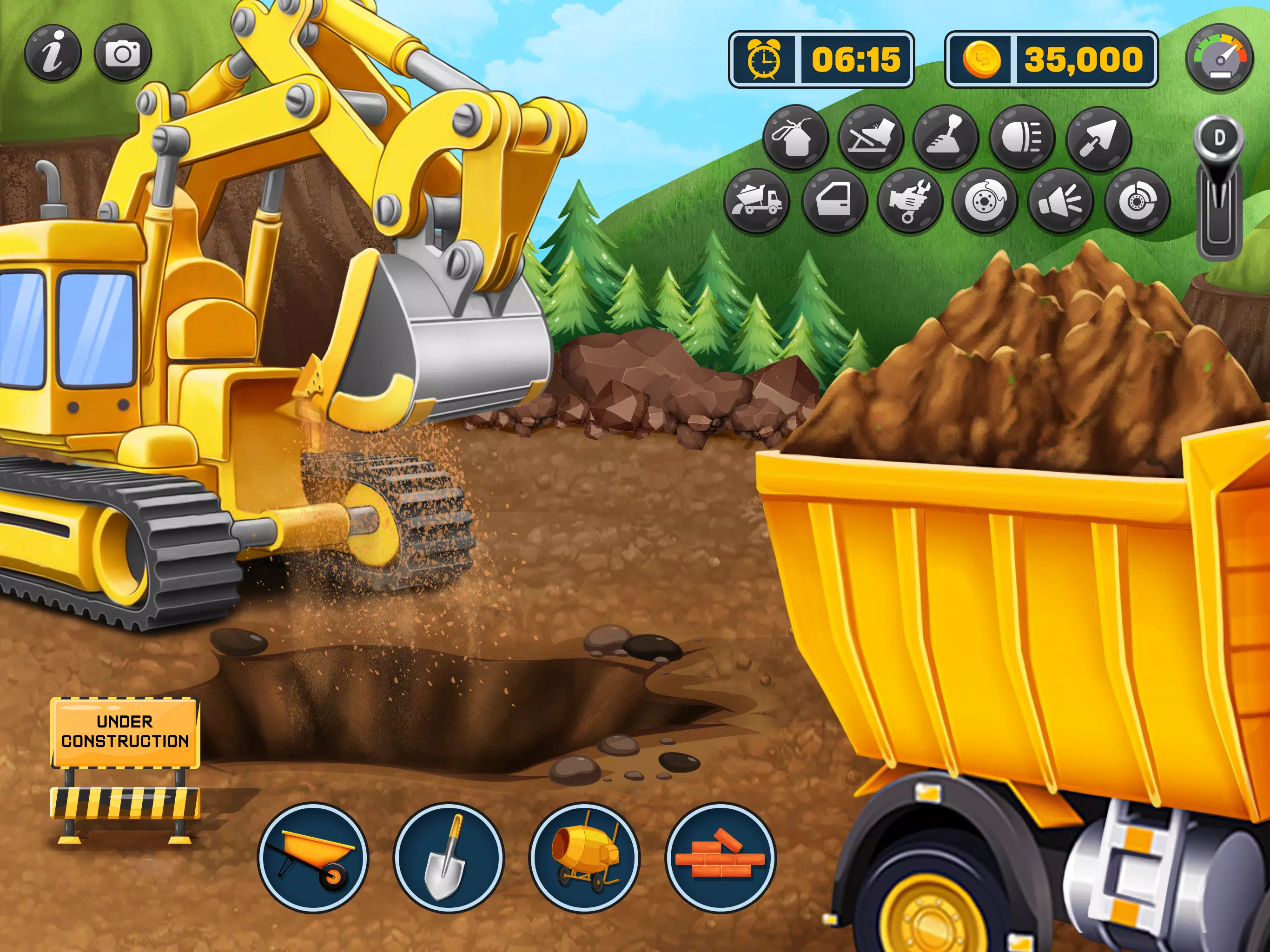Select the oil can icon

(795, 138)
